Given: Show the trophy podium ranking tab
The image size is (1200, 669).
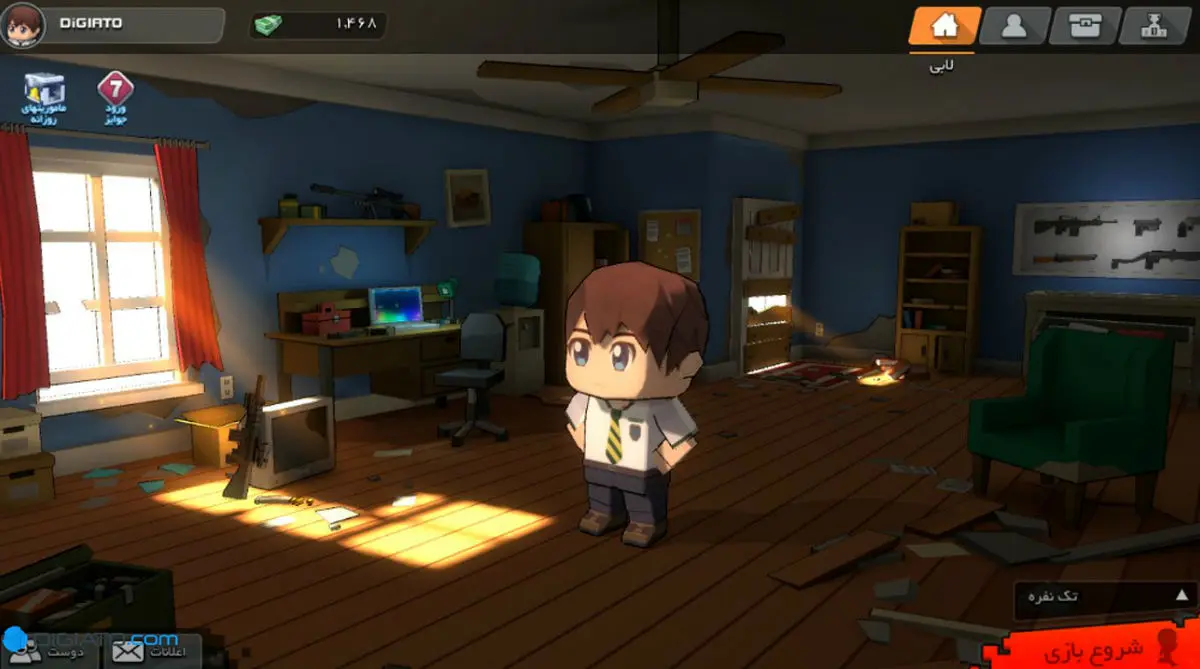Looking at the screenshot, I should click(1154, 26).
